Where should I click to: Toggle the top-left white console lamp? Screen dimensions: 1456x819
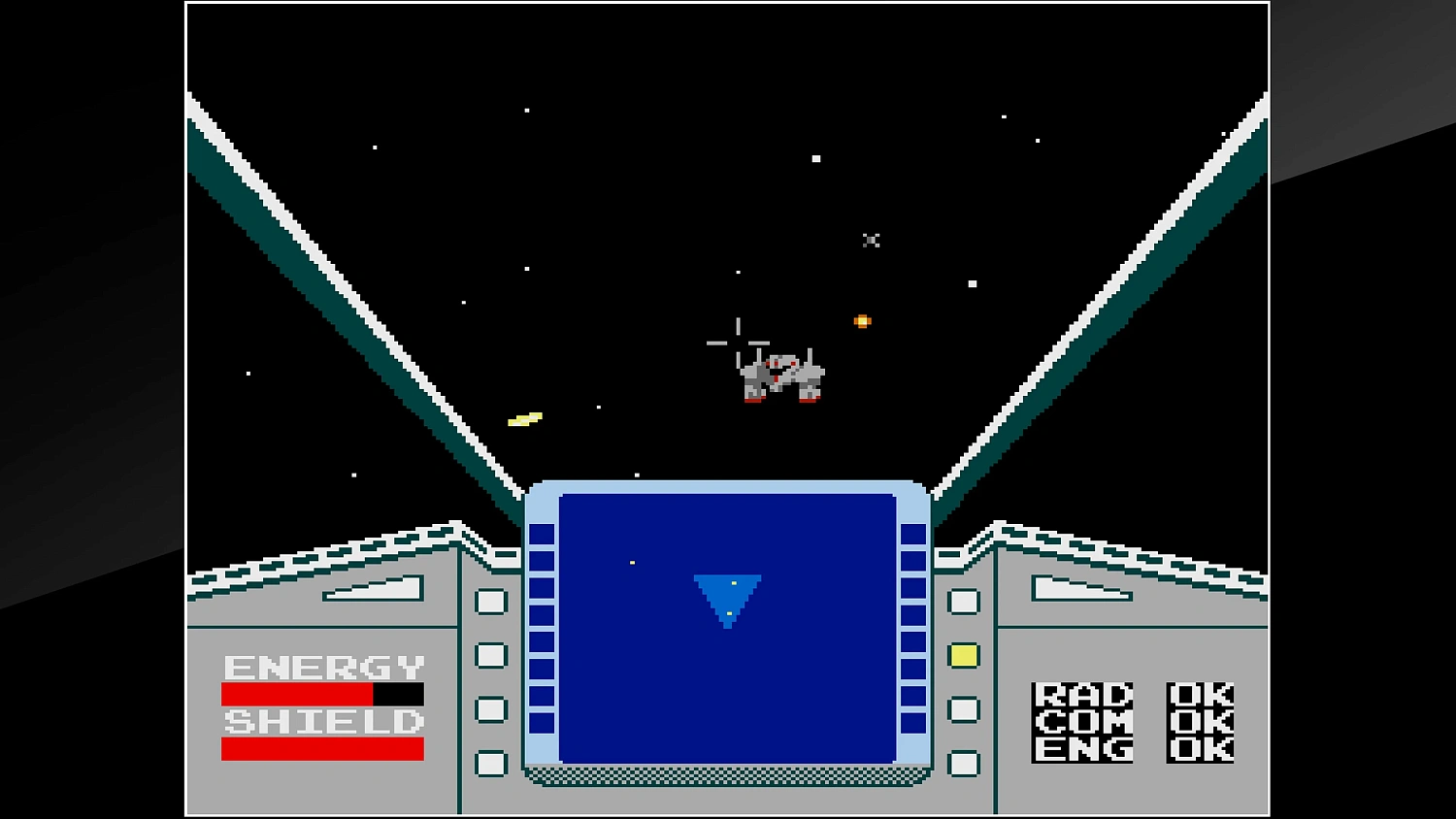491,603
